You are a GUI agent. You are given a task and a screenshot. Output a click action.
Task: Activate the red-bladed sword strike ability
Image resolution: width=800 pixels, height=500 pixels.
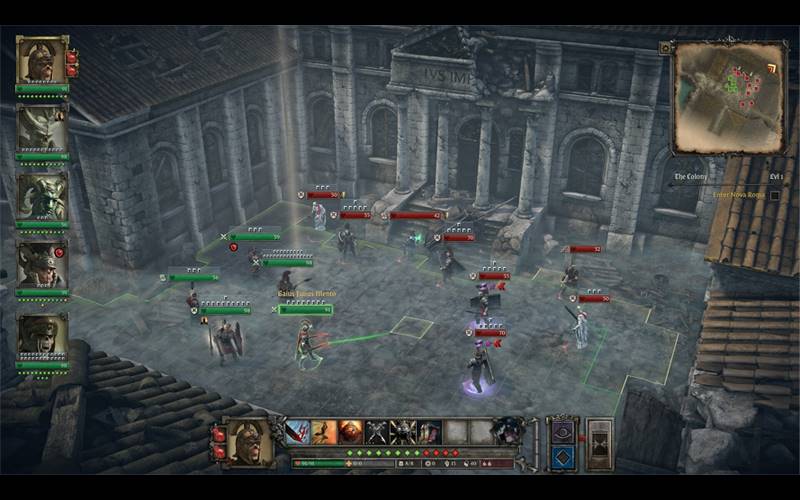298,432
